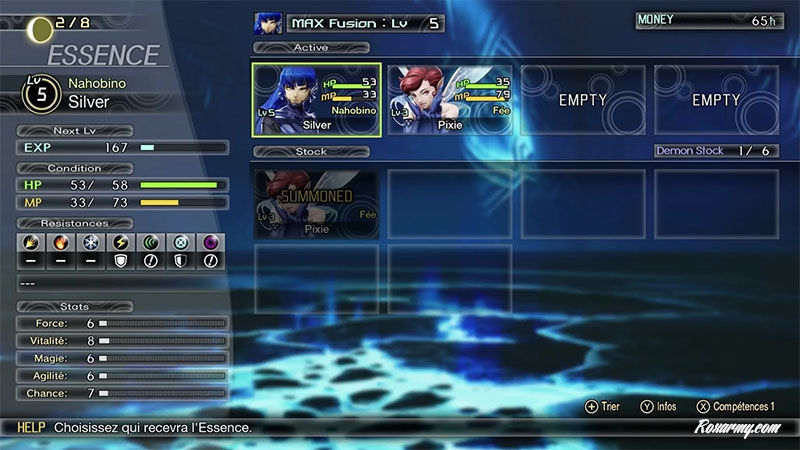The width and height of the screenshot is (800, 450).
Task: Click the physical resistance icon
Action: click(x=30, y=242)
